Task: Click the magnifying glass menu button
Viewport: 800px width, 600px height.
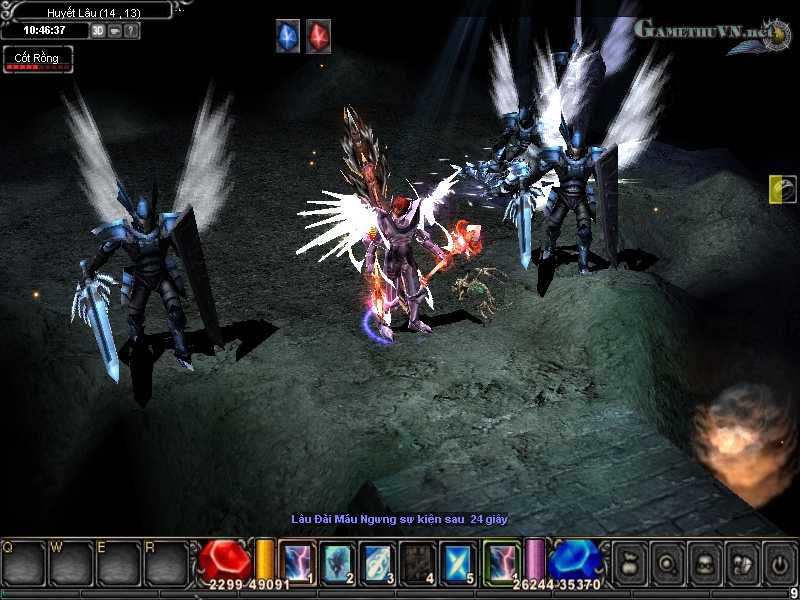Action: coord(667,563)
